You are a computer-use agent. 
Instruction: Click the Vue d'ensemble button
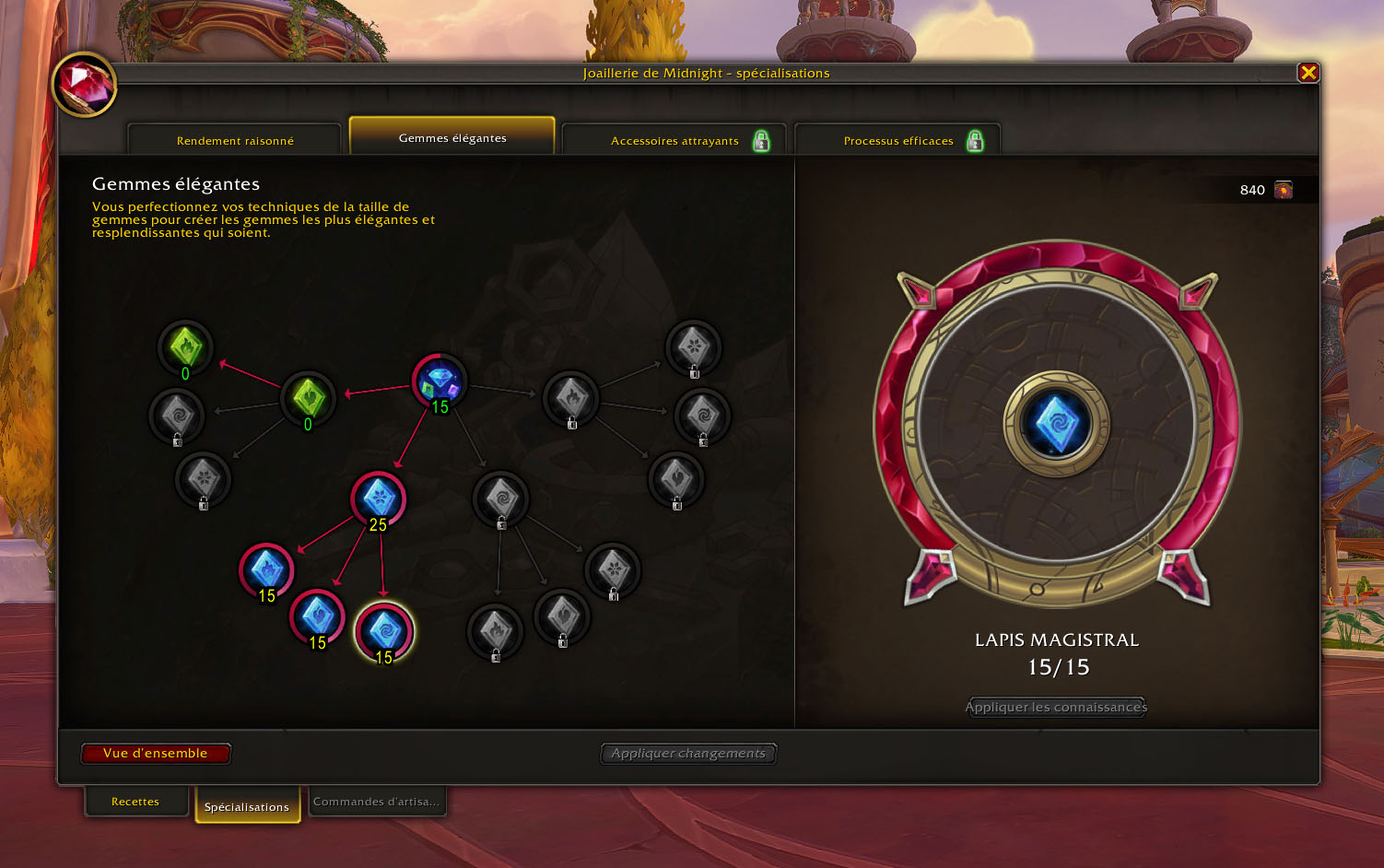156,754
